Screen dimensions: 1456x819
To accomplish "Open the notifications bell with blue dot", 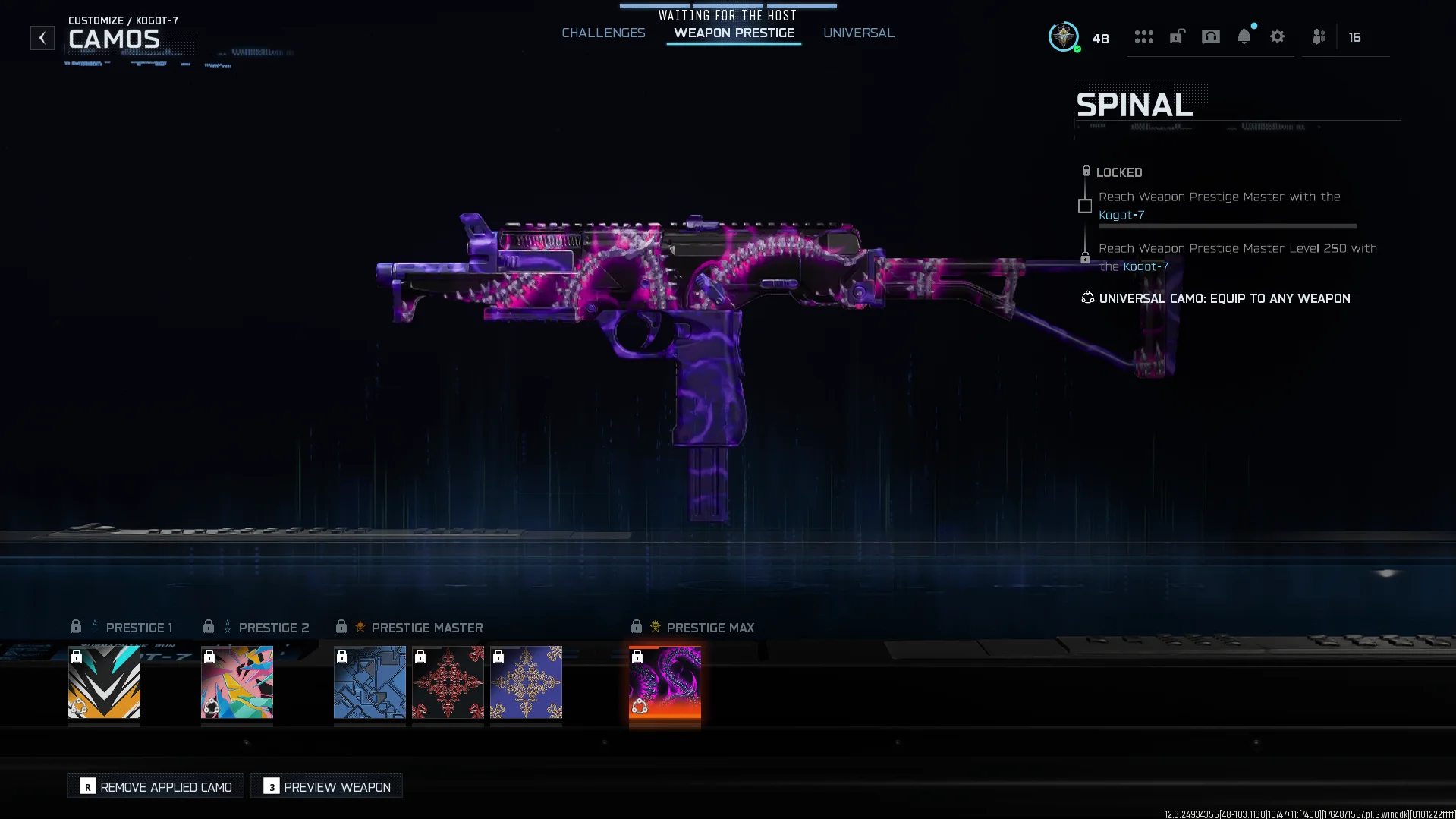I will 1244,36.
